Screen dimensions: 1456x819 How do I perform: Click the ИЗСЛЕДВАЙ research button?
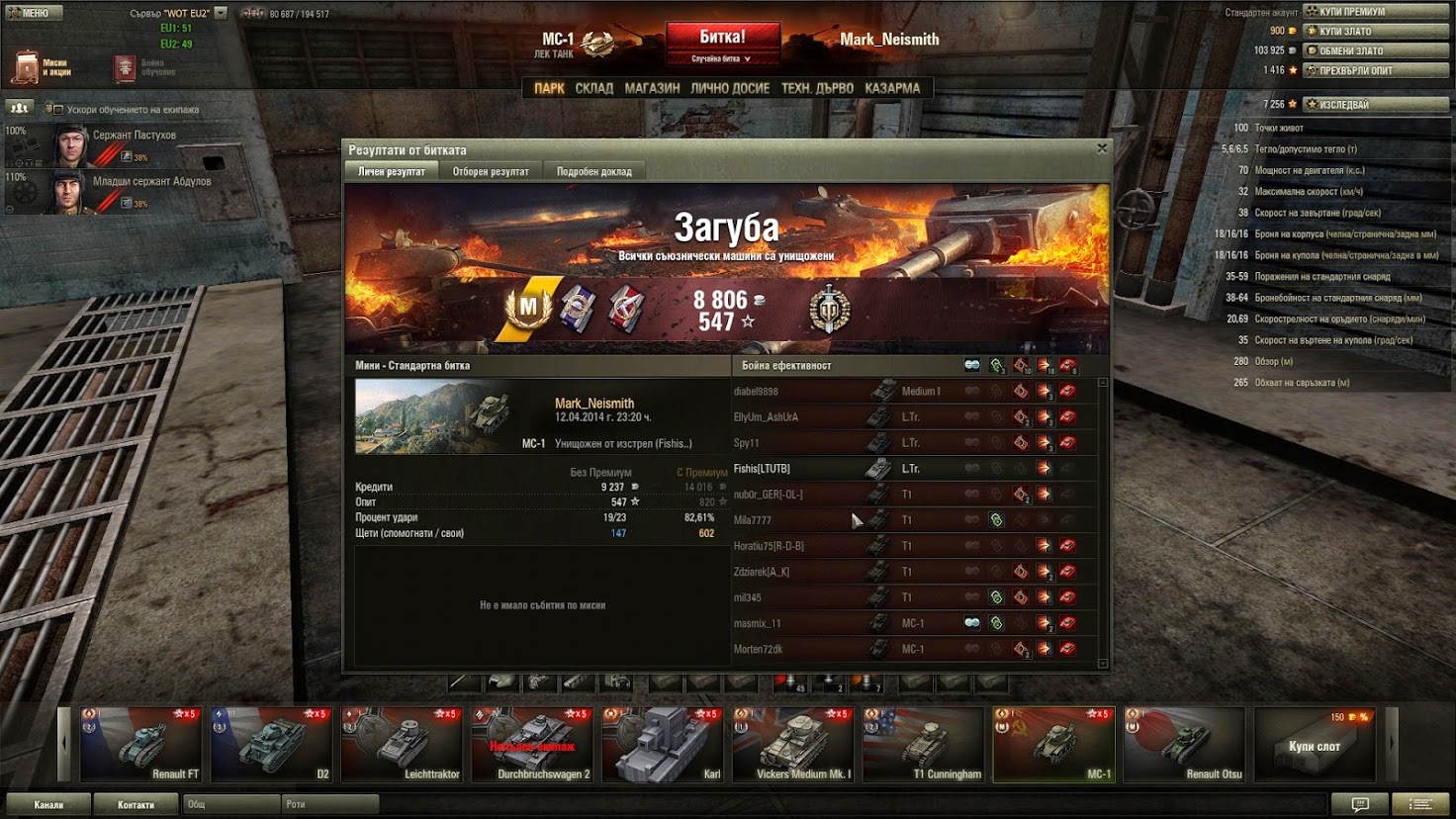point(1374,104)
